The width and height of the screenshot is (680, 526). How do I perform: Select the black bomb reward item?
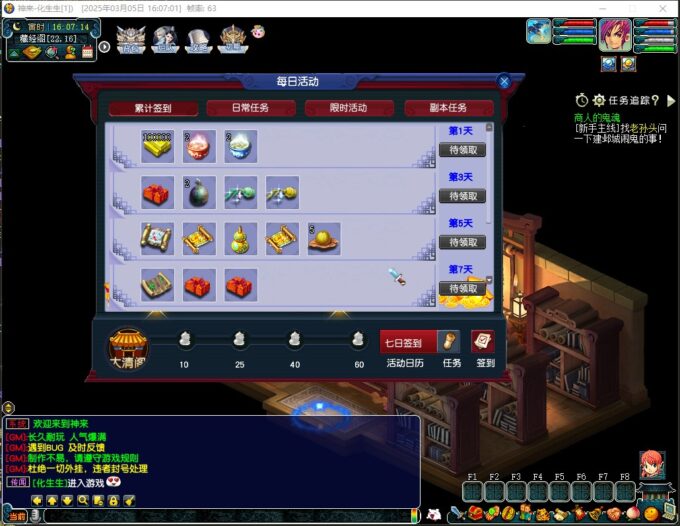197,193
